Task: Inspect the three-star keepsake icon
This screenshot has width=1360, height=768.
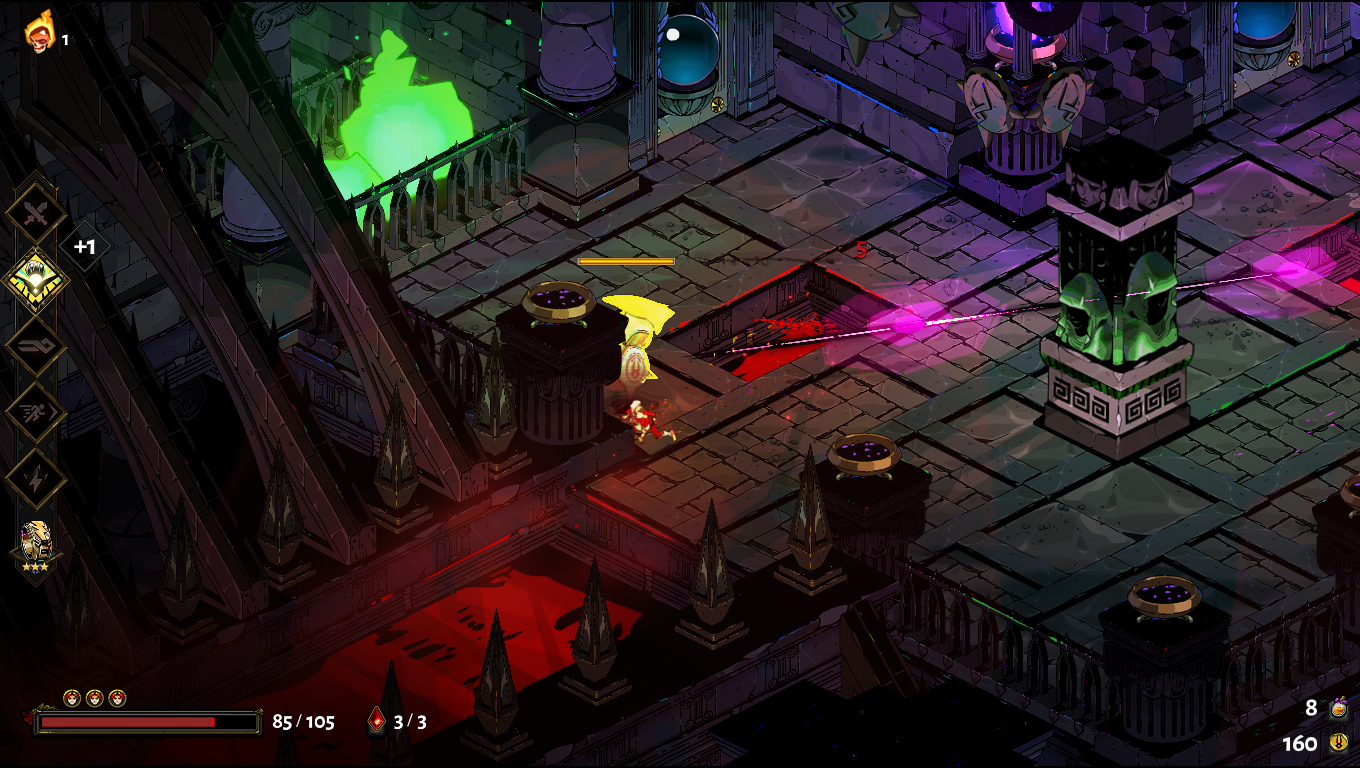Action: [36, 545]
